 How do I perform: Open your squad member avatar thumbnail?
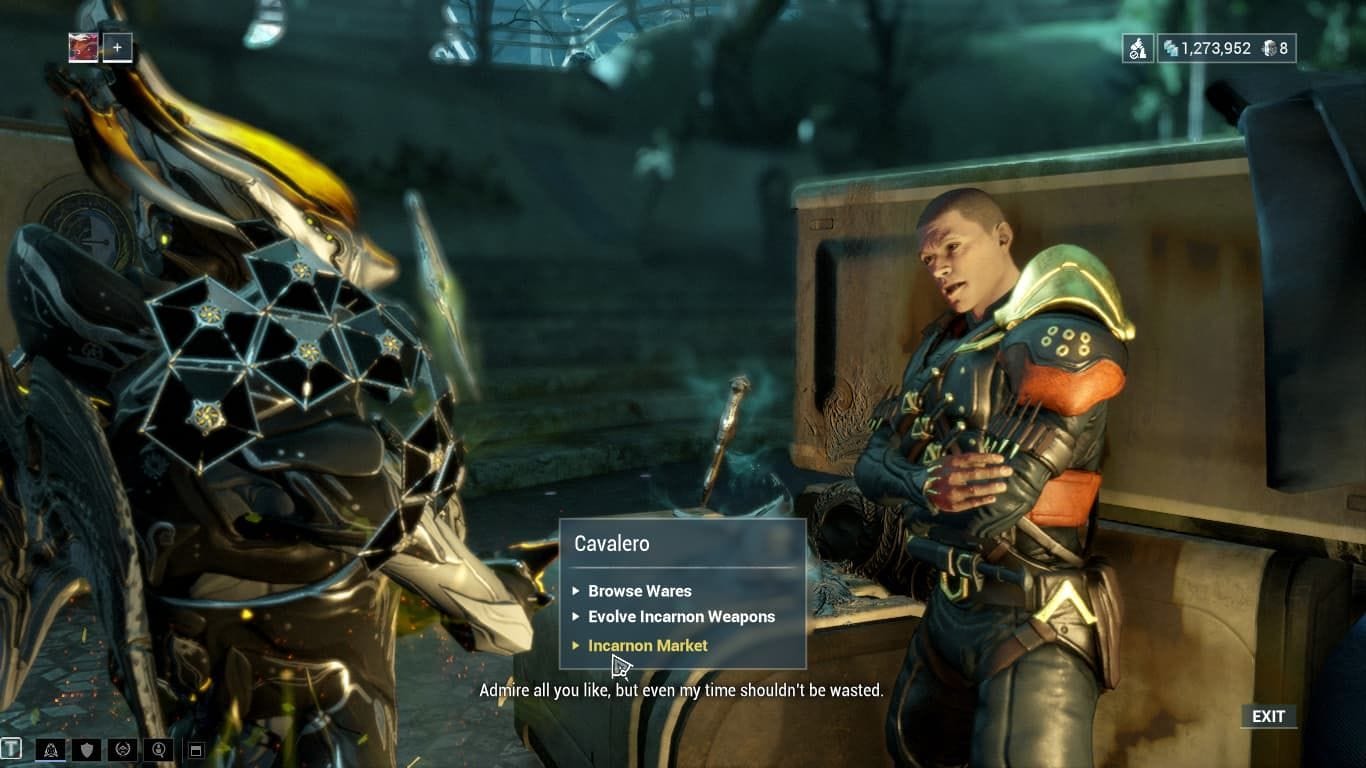[82, 45]
